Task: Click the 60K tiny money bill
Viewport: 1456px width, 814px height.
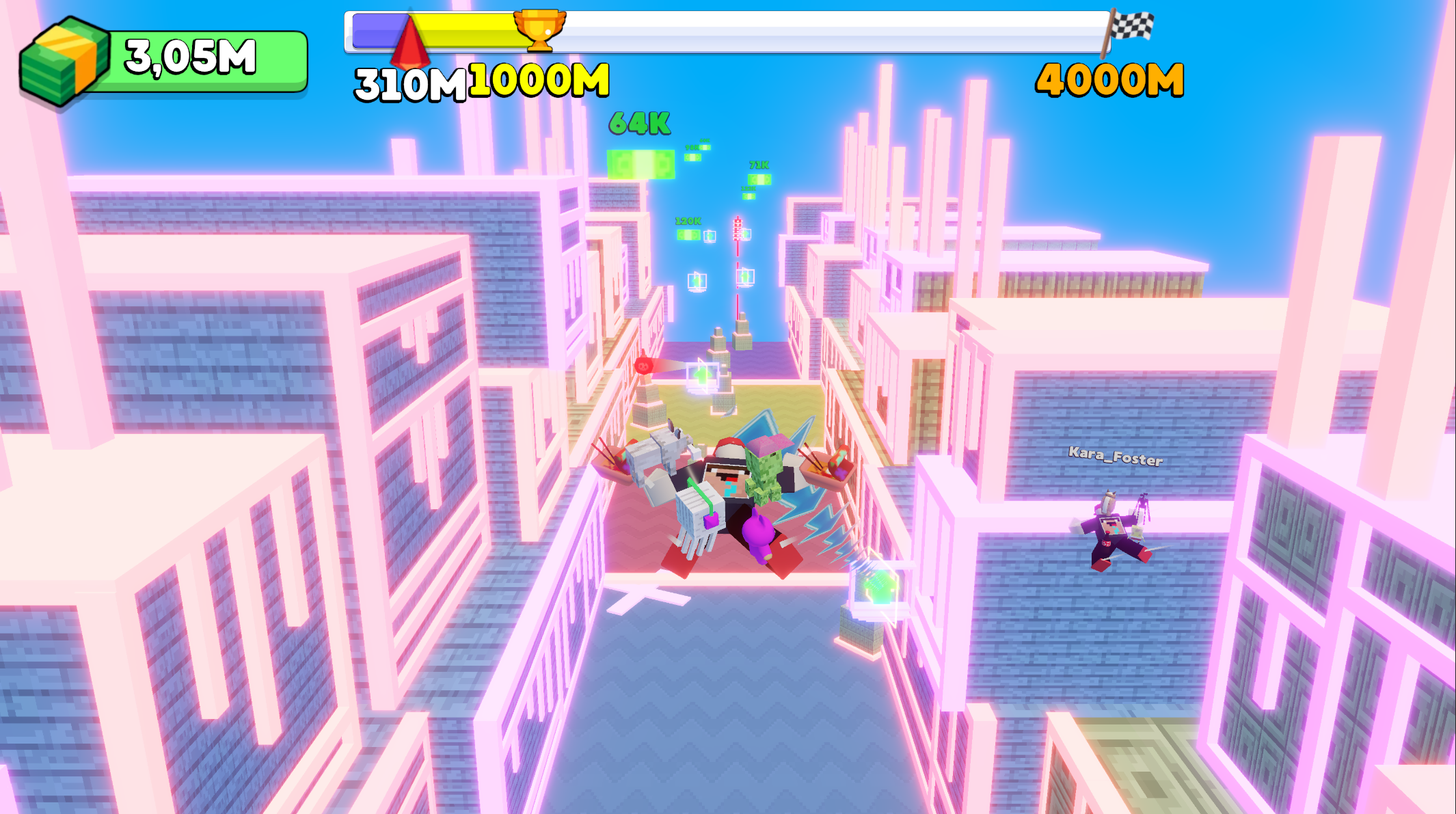Action: (x=705, y=148)
